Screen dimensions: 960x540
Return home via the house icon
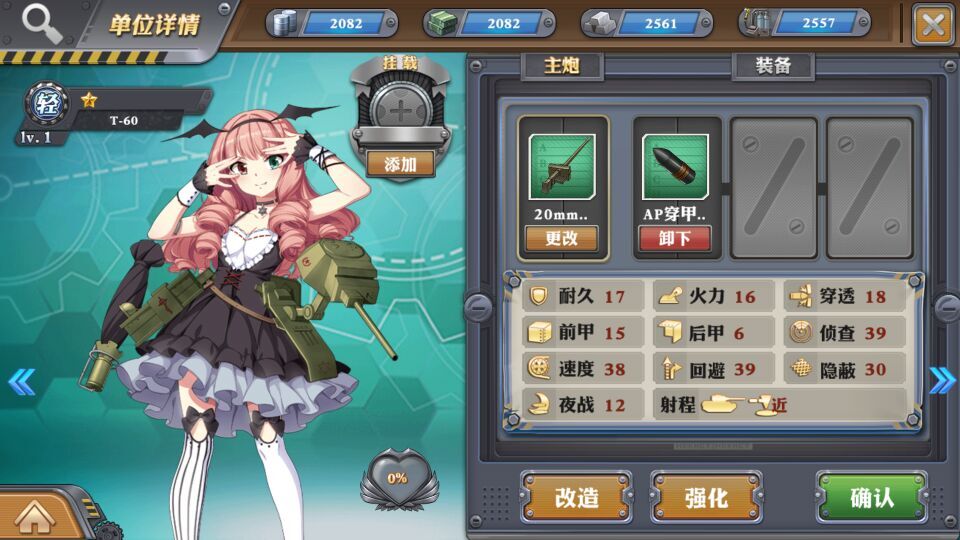pyautogui.click(x=34, y=516)
